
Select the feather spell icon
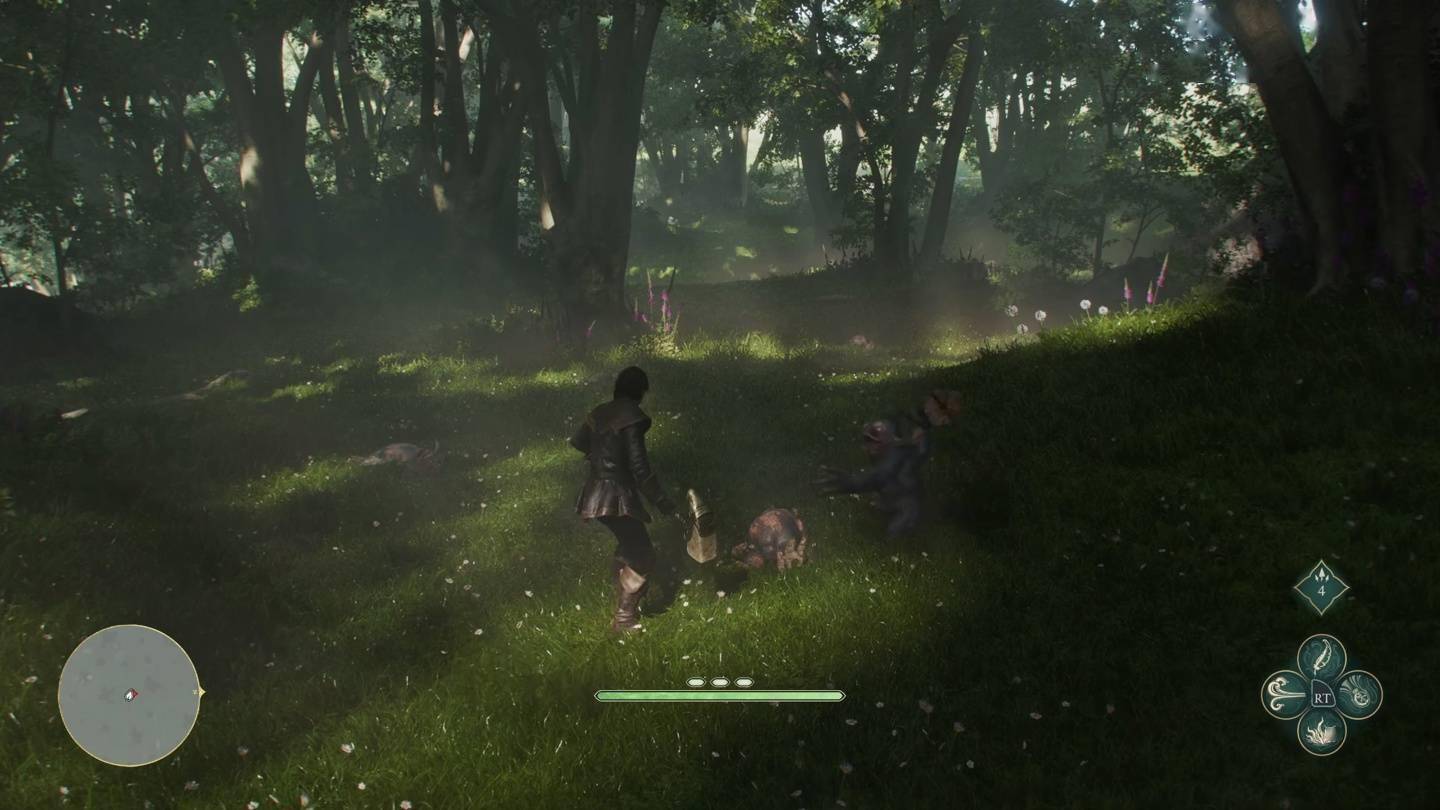click(1321, 656)
